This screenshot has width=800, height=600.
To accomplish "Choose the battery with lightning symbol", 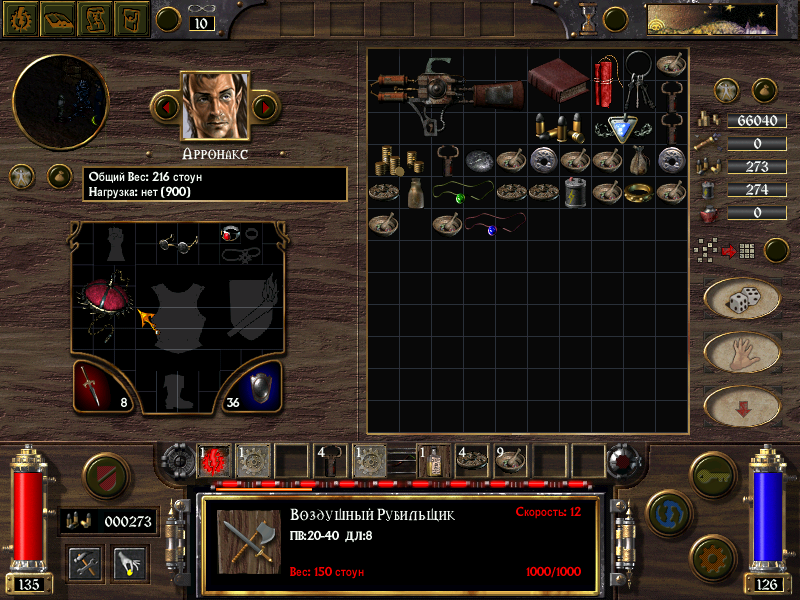I will coord(575,192).
